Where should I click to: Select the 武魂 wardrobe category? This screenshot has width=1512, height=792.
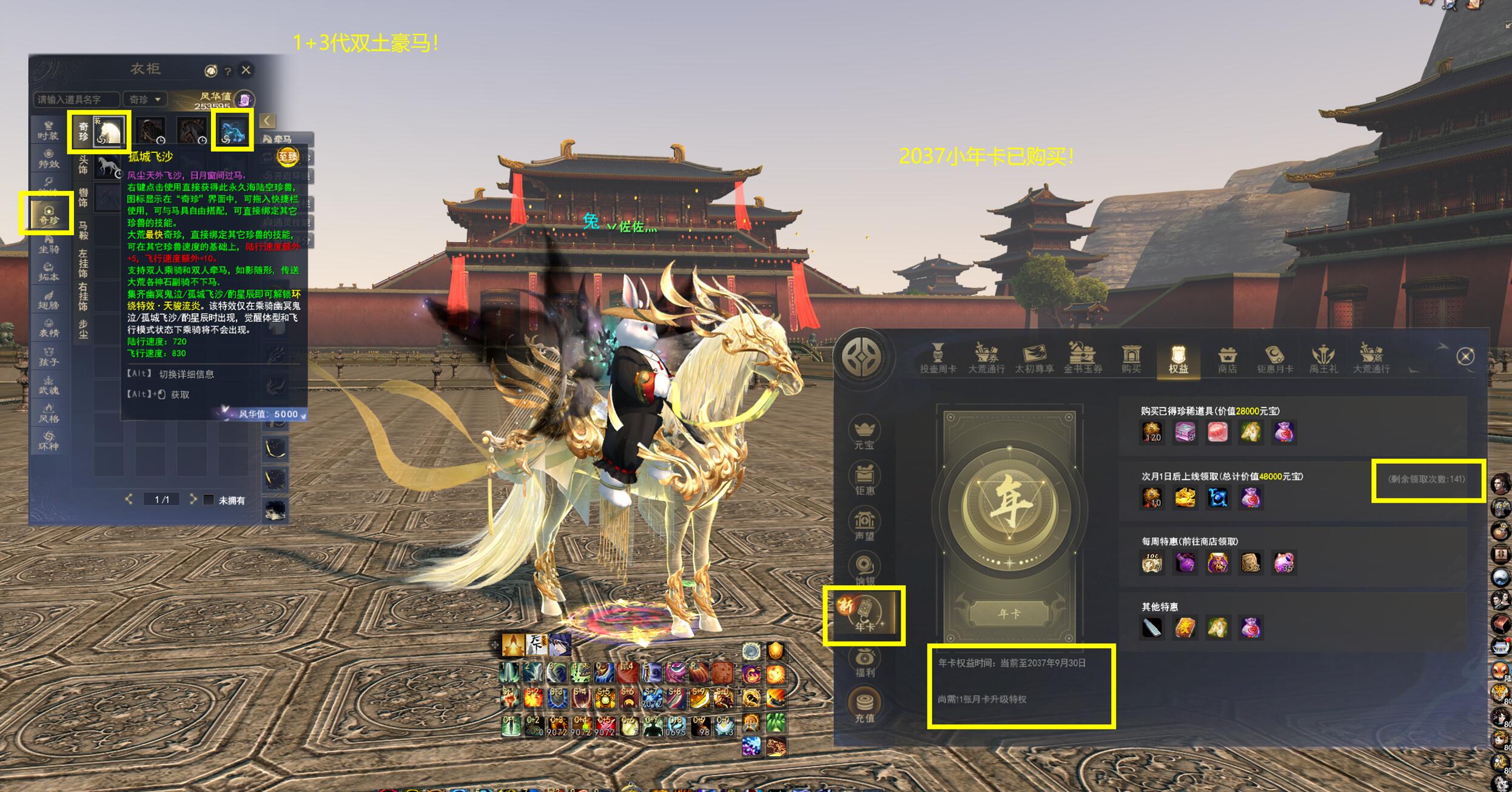click(49, 385)
